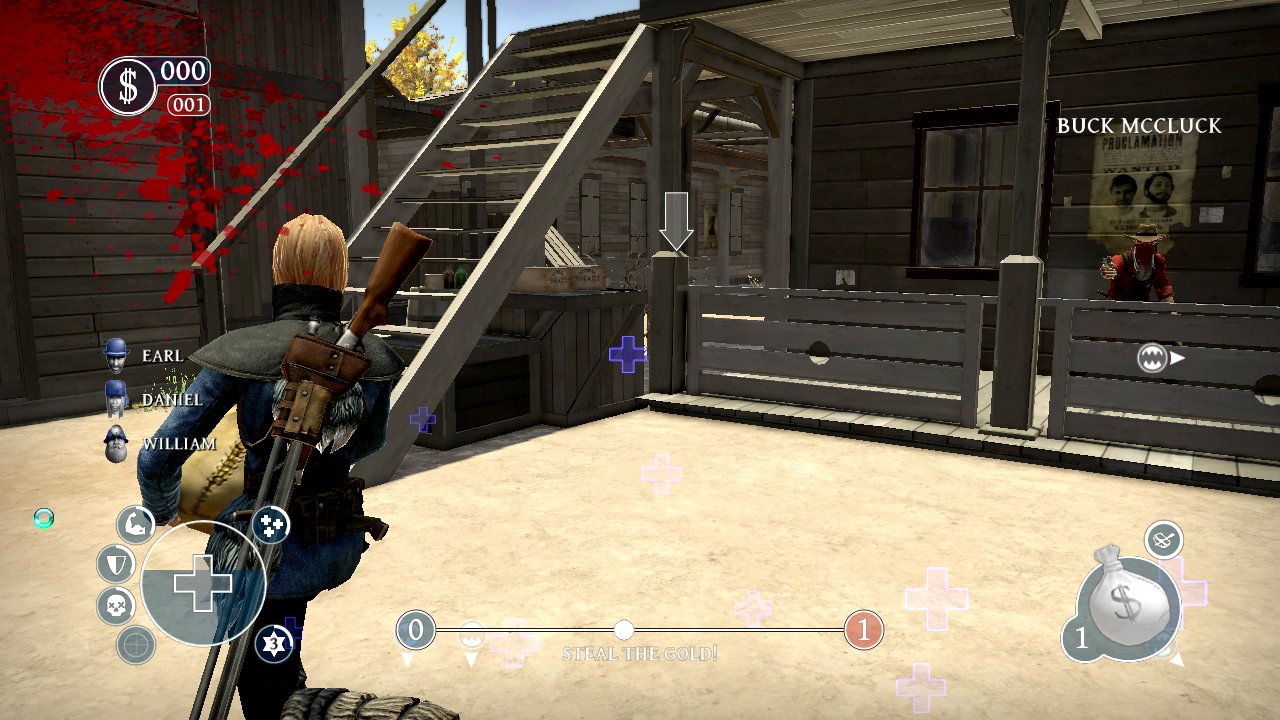This screenshot has width=1280, height=720.
Task: Click the shield defense ability icon
Action: [116, 564]
